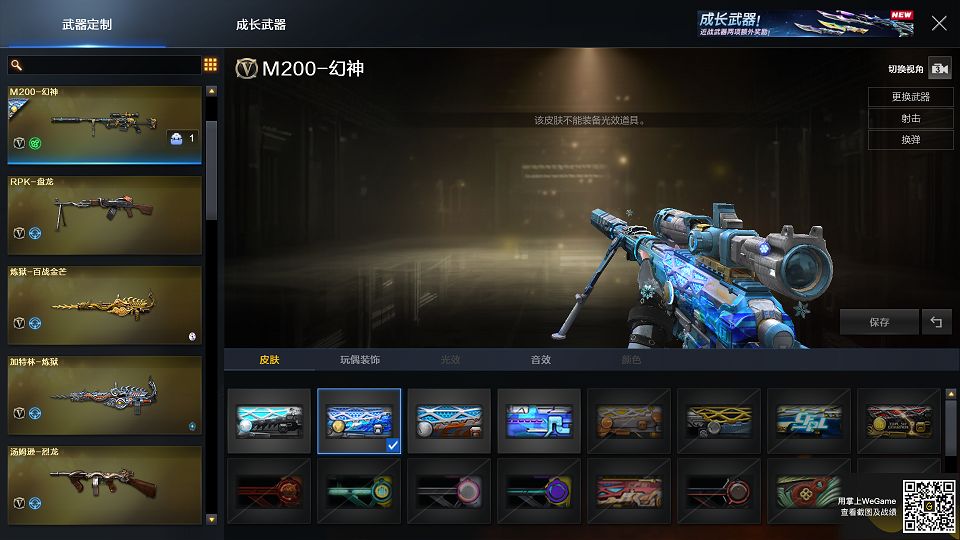This screenshot has width=960, height=540.
Task: Select the checked blue skin thumbnail
Action: tap(359, 421)
